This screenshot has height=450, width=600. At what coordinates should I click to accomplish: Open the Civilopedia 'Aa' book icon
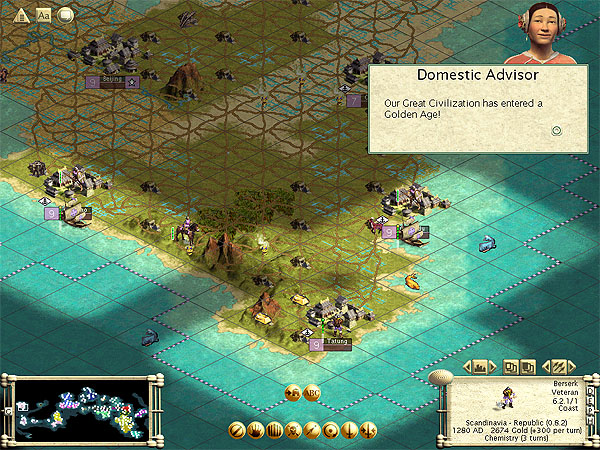(x=43, y=14)
